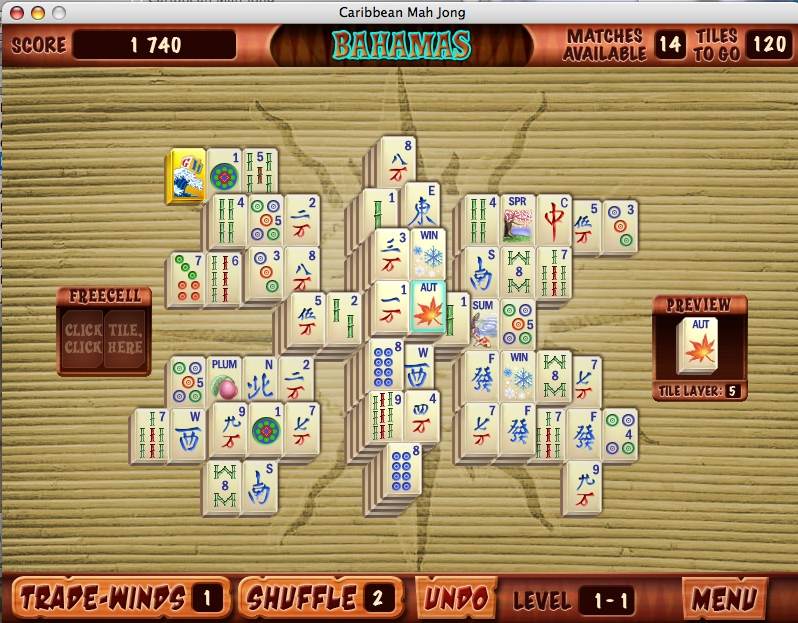Select the Spring (SPR) season tile
The width and height of the screenshot is (798, 623).
click(518, 221)
